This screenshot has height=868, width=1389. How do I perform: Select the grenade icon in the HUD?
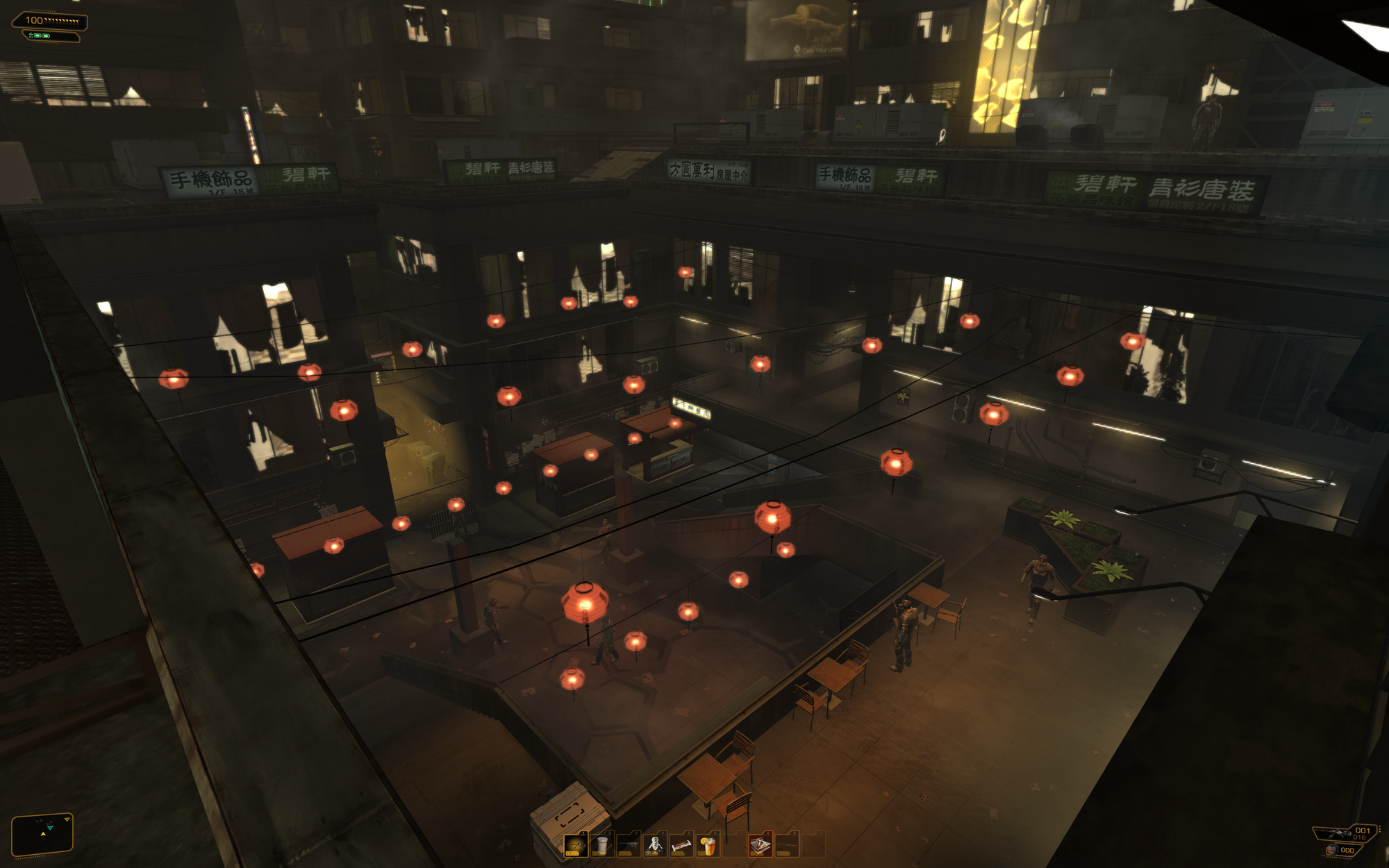(1332, 851)
